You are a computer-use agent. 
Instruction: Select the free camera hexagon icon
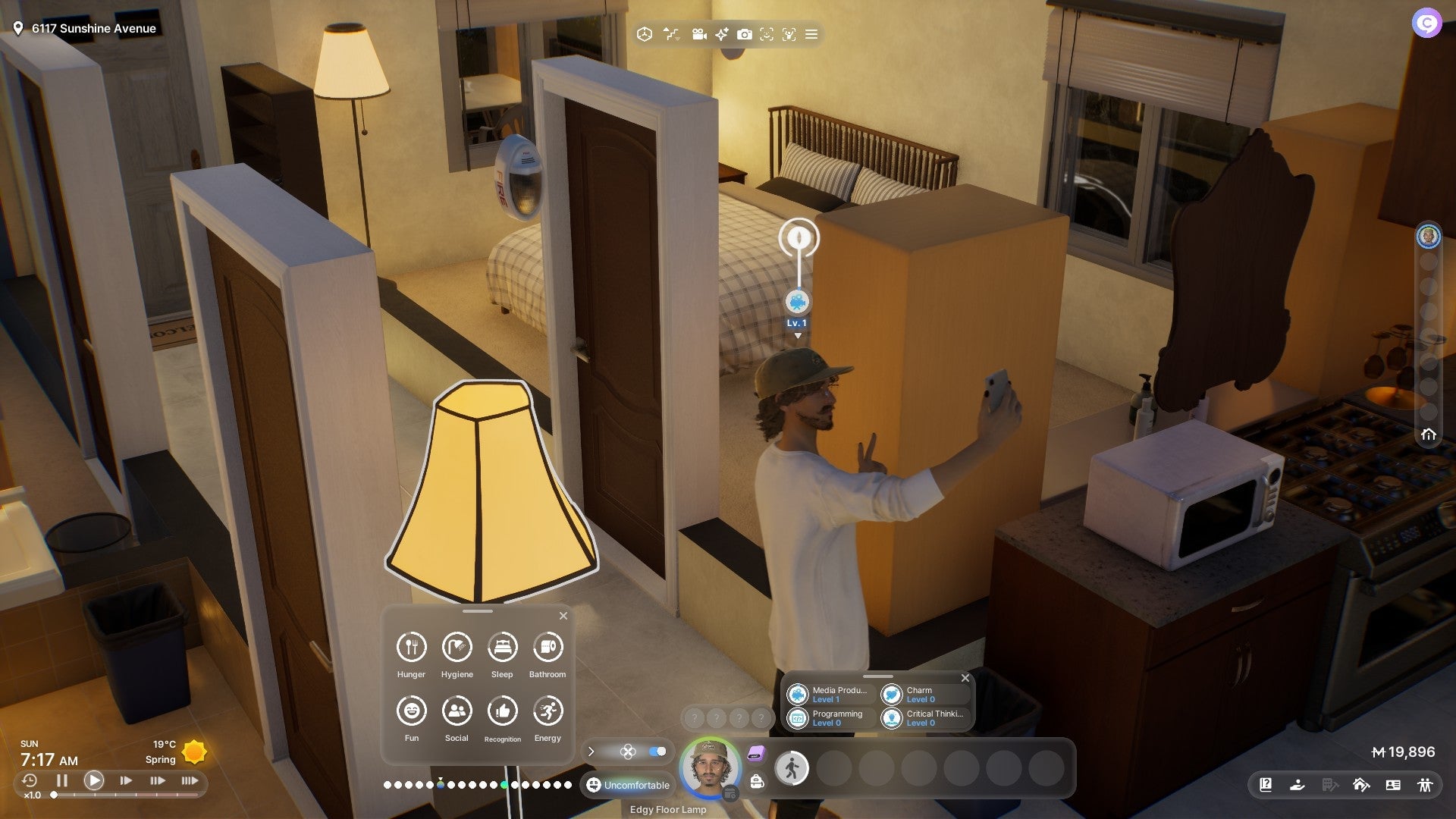coord(645,34)
